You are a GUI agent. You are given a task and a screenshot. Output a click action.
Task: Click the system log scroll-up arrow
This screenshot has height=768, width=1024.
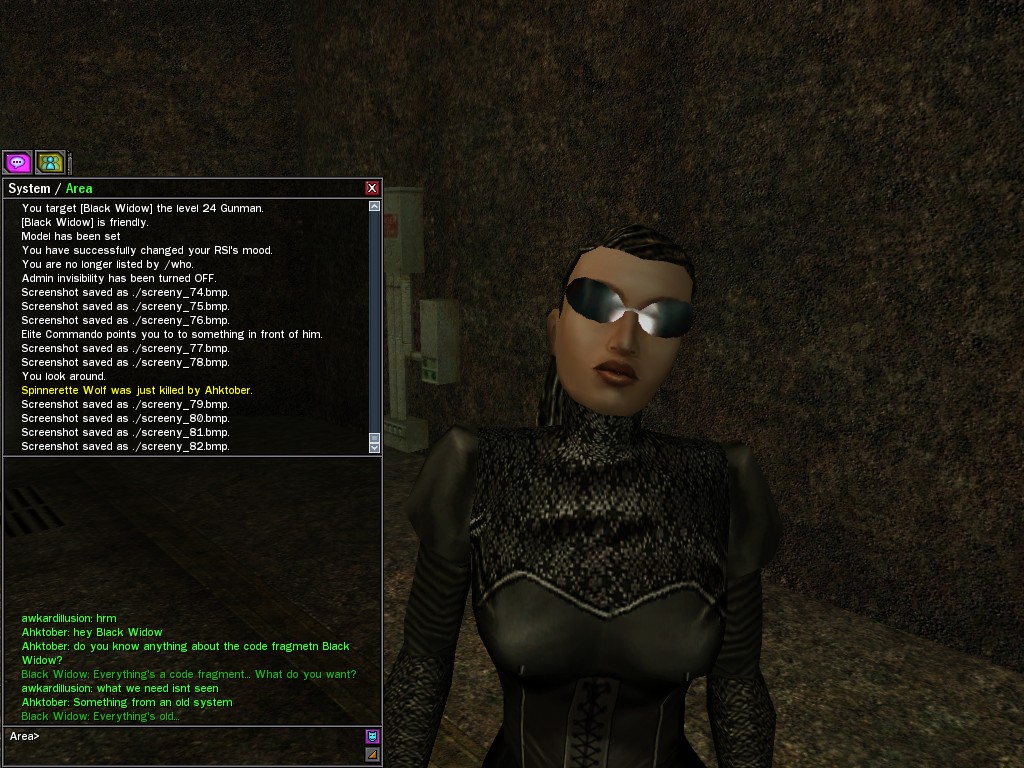[375, 206]
